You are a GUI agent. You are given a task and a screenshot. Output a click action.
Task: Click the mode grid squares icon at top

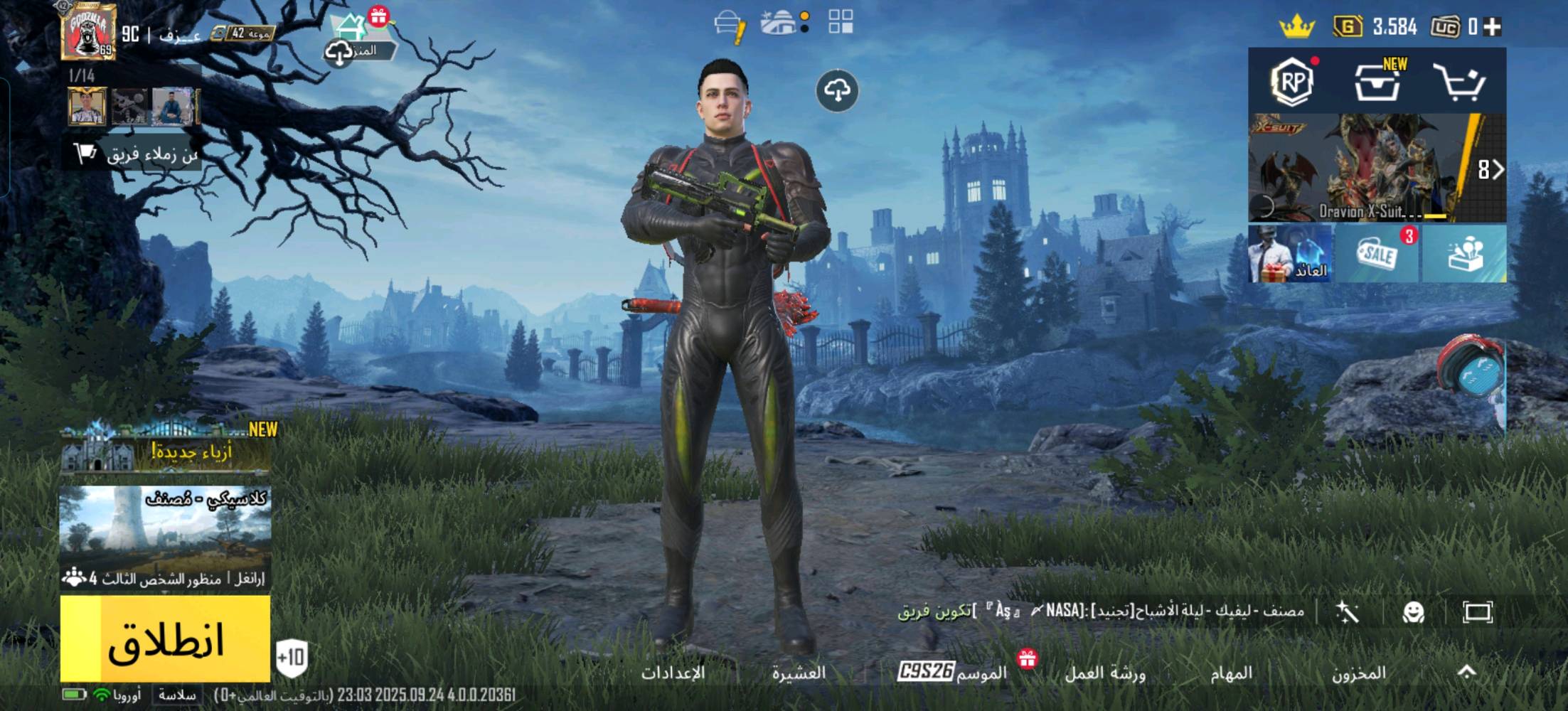tap(842, 23)
